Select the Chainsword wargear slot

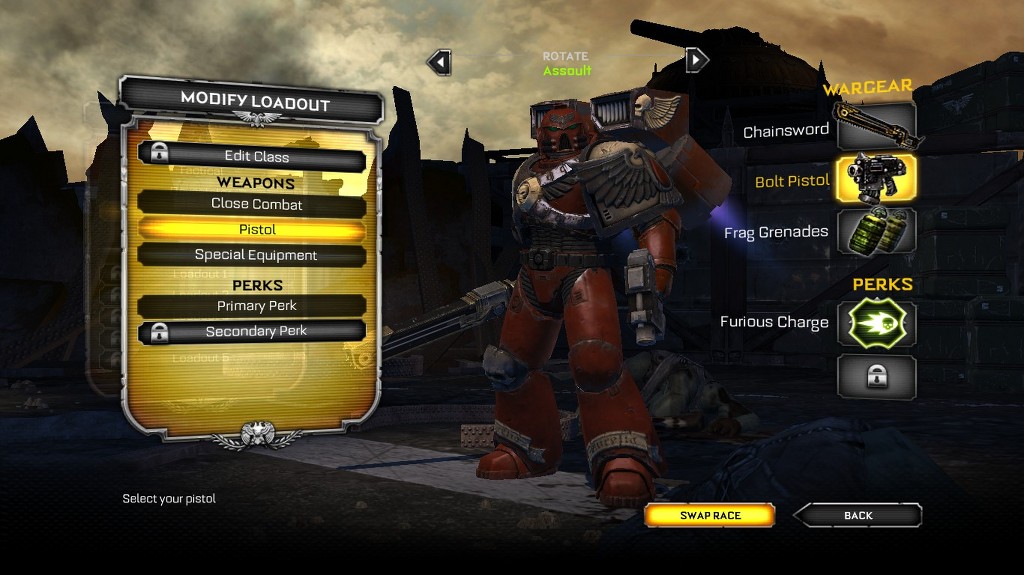(876, 128)
